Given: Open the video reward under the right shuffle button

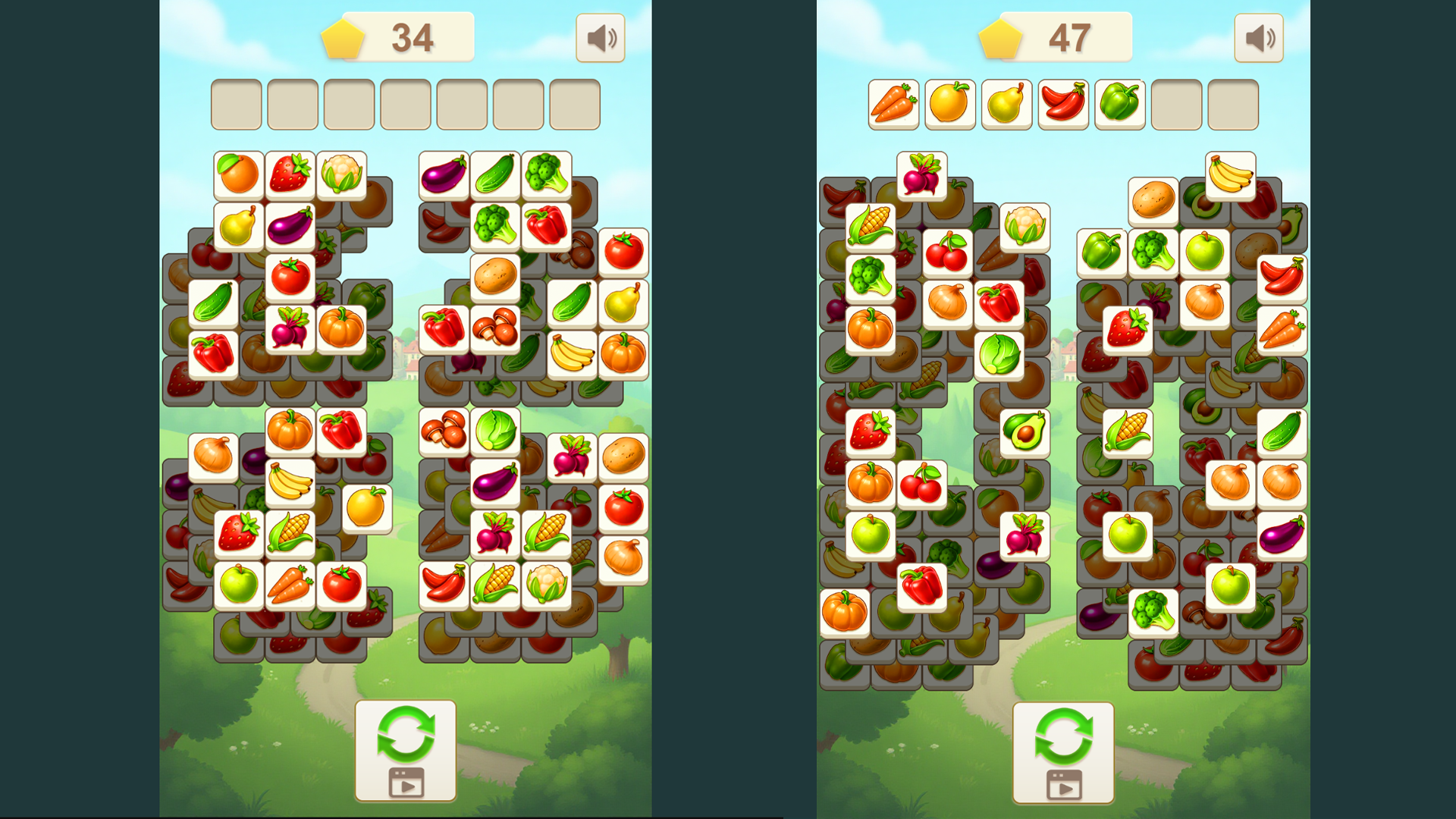Looking at the screenshot, I should click(x=1065, y=785).
